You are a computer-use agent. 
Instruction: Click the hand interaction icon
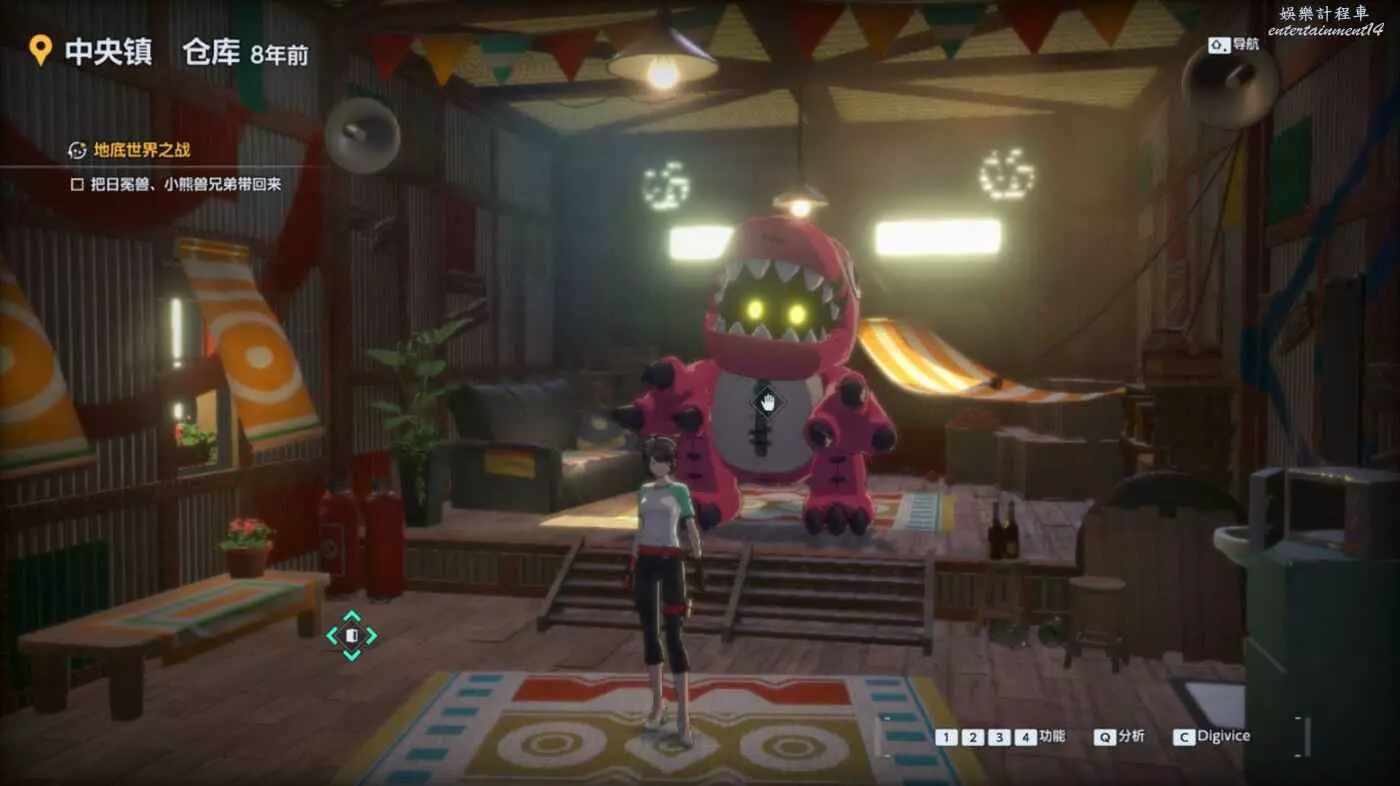(767, 402)
